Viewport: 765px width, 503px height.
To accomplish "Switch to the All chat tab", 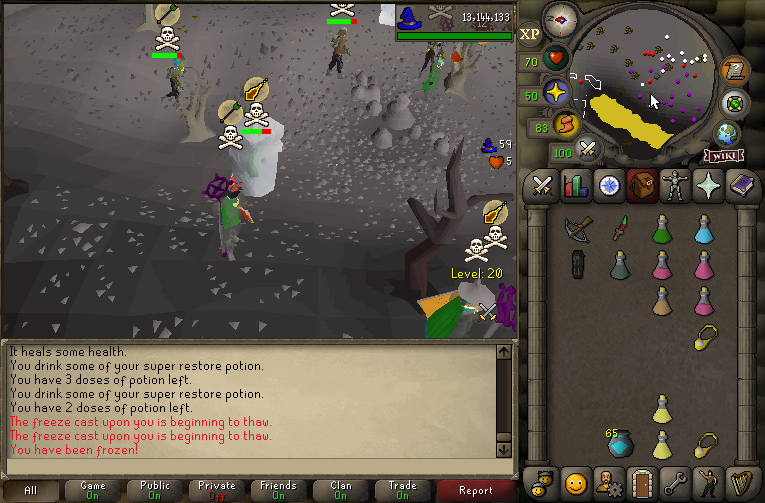I will coord(31,490).
